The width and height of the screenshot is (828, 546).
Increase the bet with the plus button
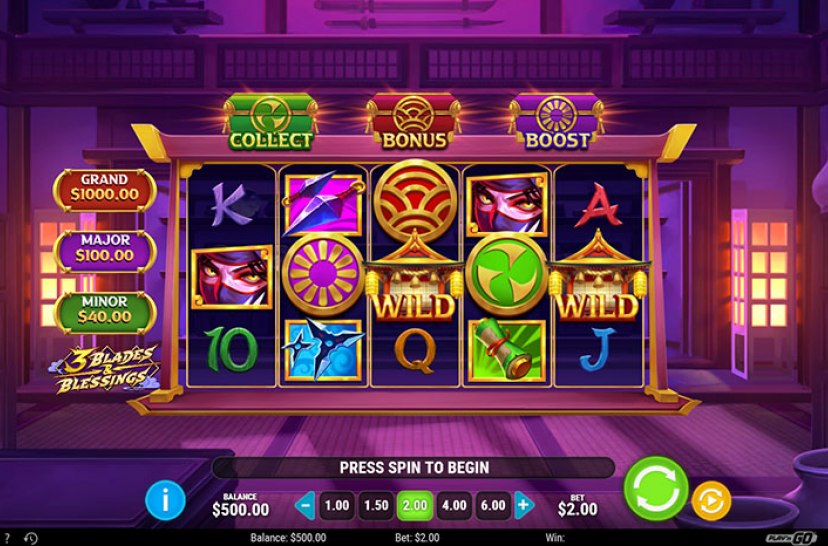tap(523, 505)
